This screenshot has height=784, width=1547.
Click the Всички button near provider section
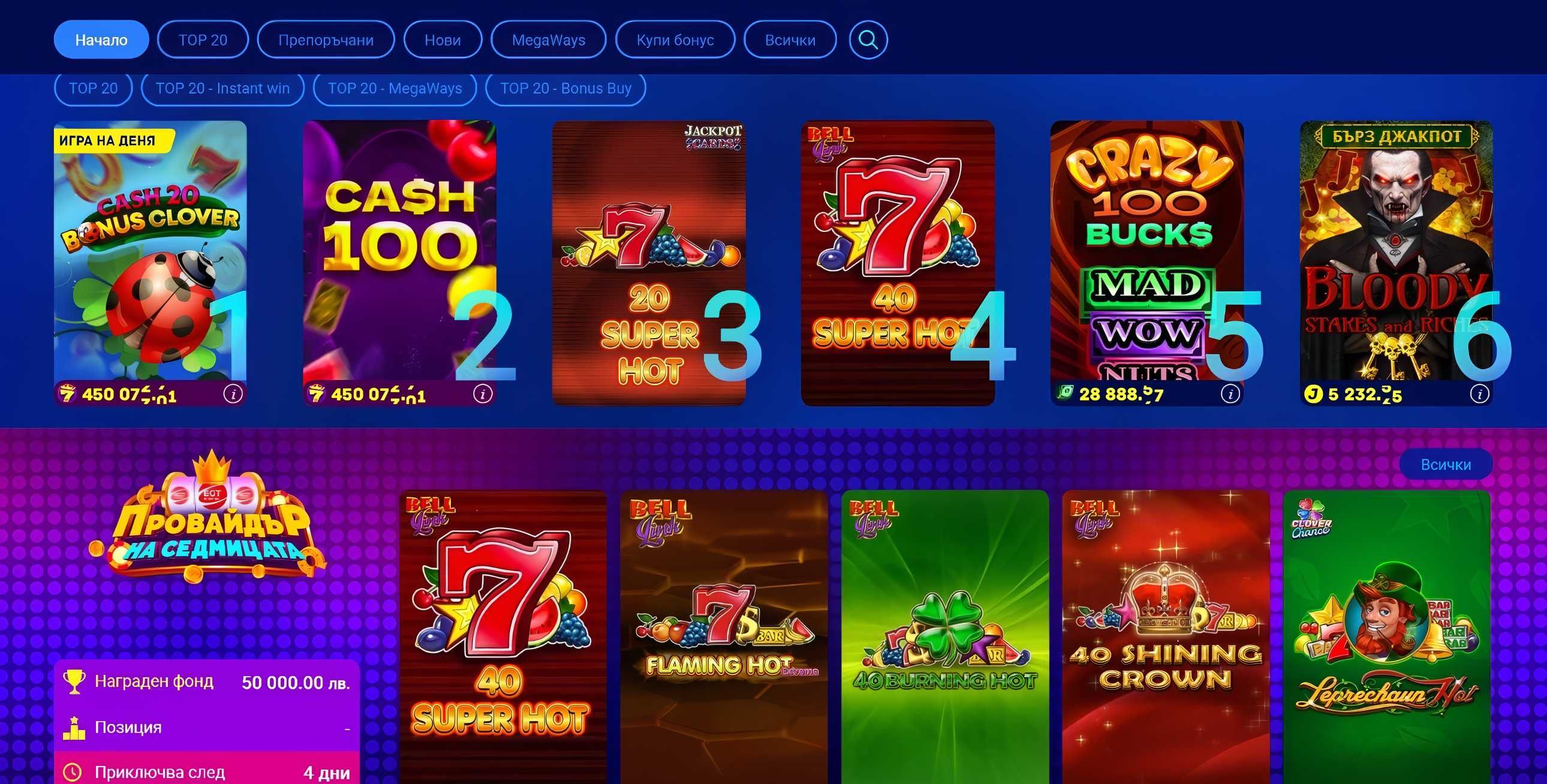pyautogui.click(x=1448, y=463)
